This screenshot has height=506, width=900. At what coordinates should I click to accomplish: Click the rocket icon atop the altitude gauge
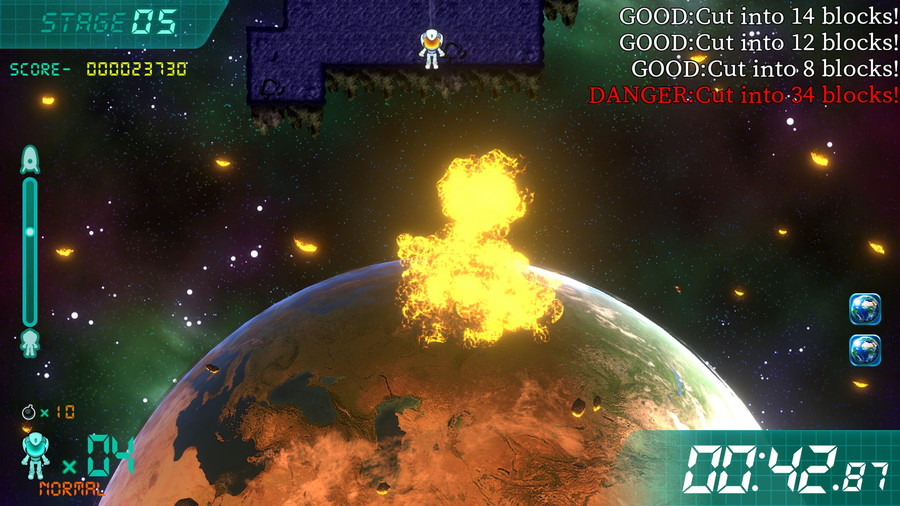30,159
